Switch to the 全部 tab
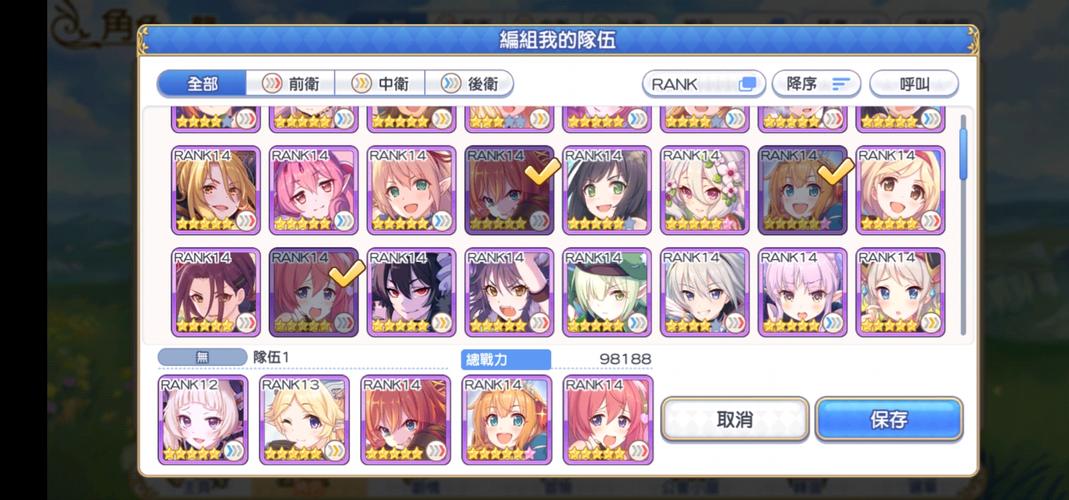Viewport: 1069px width, 500px height. click(x=201, y=84)
